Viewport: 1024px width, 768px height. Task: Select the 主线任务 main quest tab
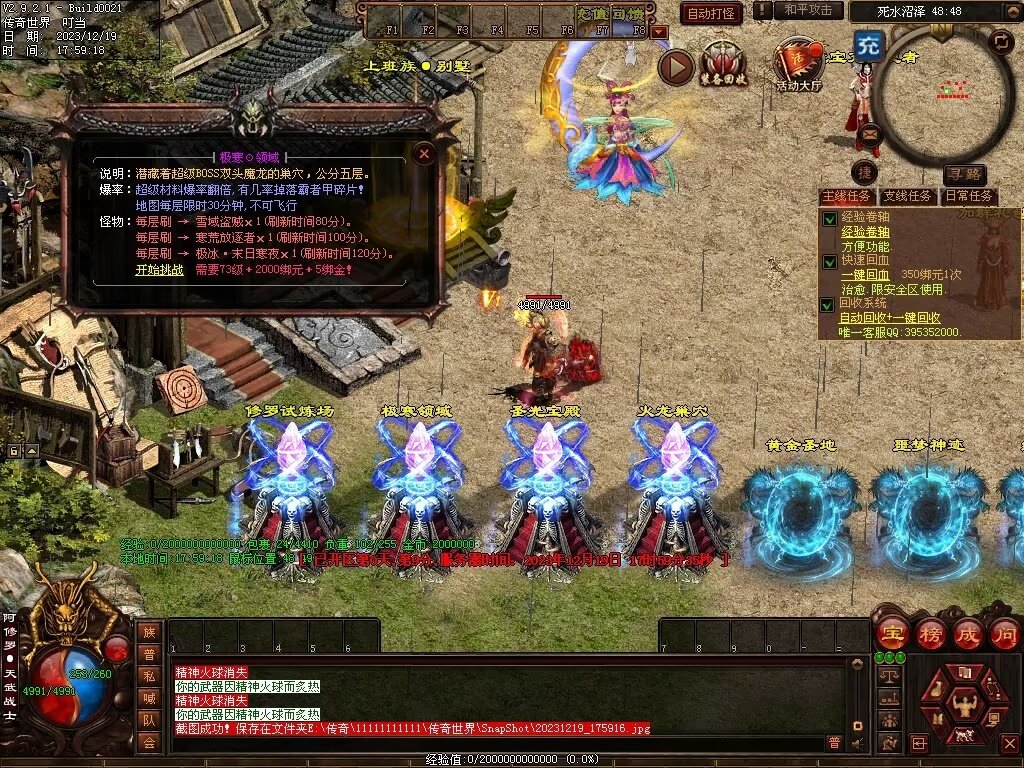[x=848, y=196]
